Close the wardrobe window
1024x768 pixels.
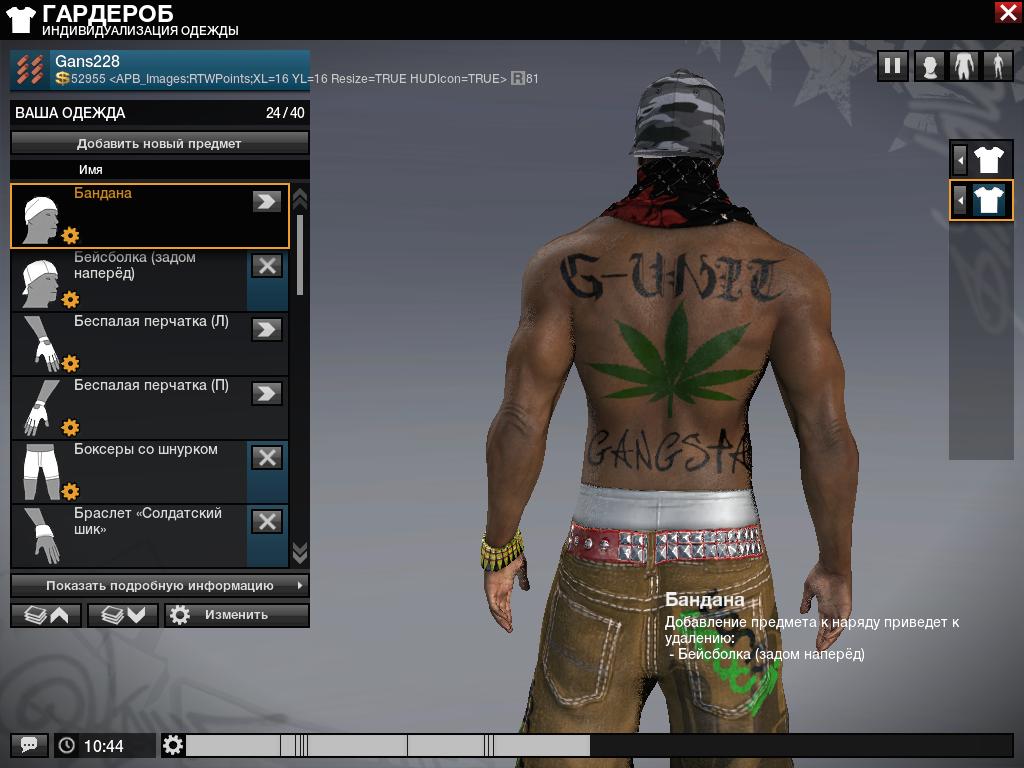coord(1007,12)
